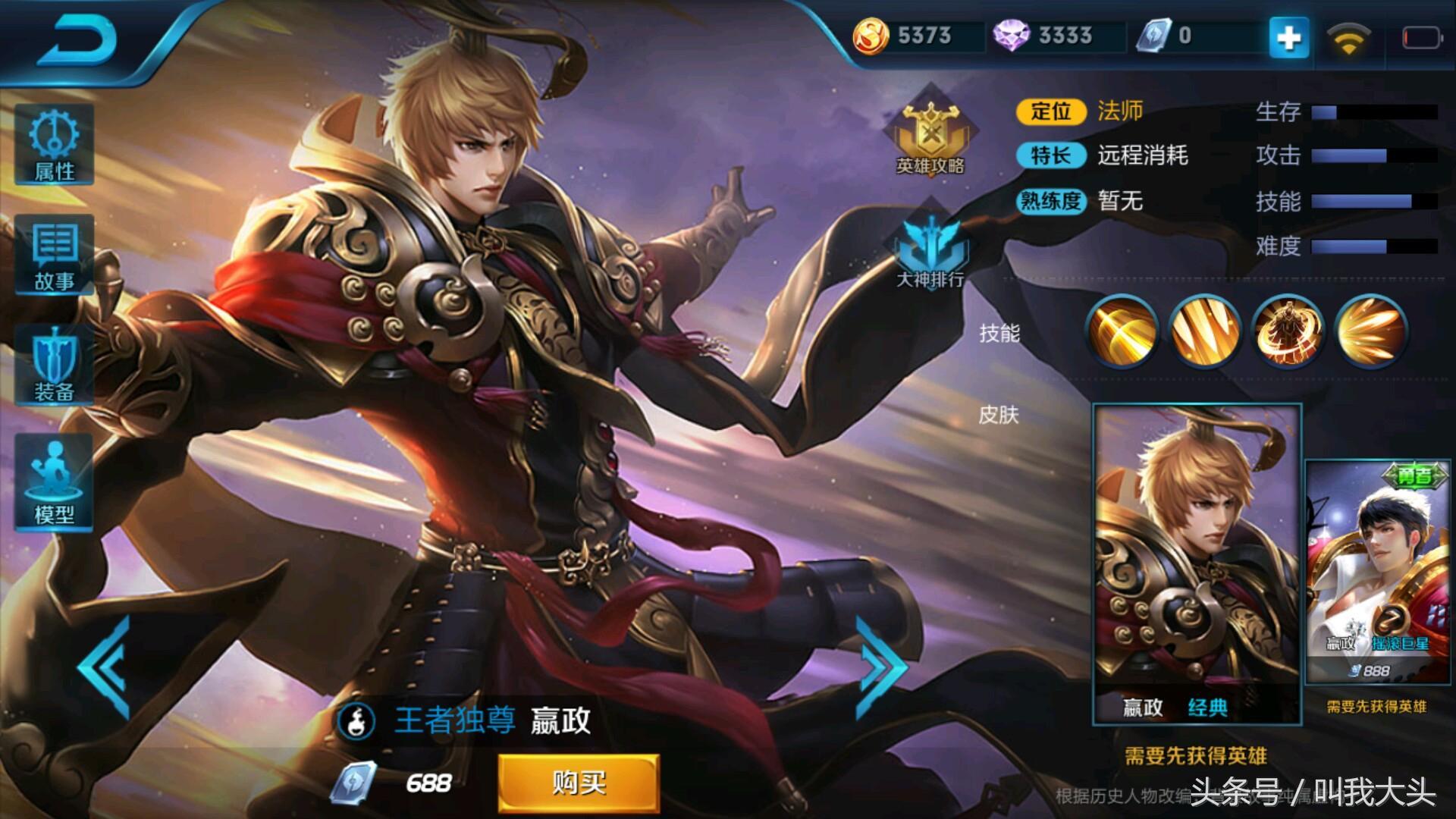Select the 经典 classic skin thumbnail

[x=1197, y=563]
